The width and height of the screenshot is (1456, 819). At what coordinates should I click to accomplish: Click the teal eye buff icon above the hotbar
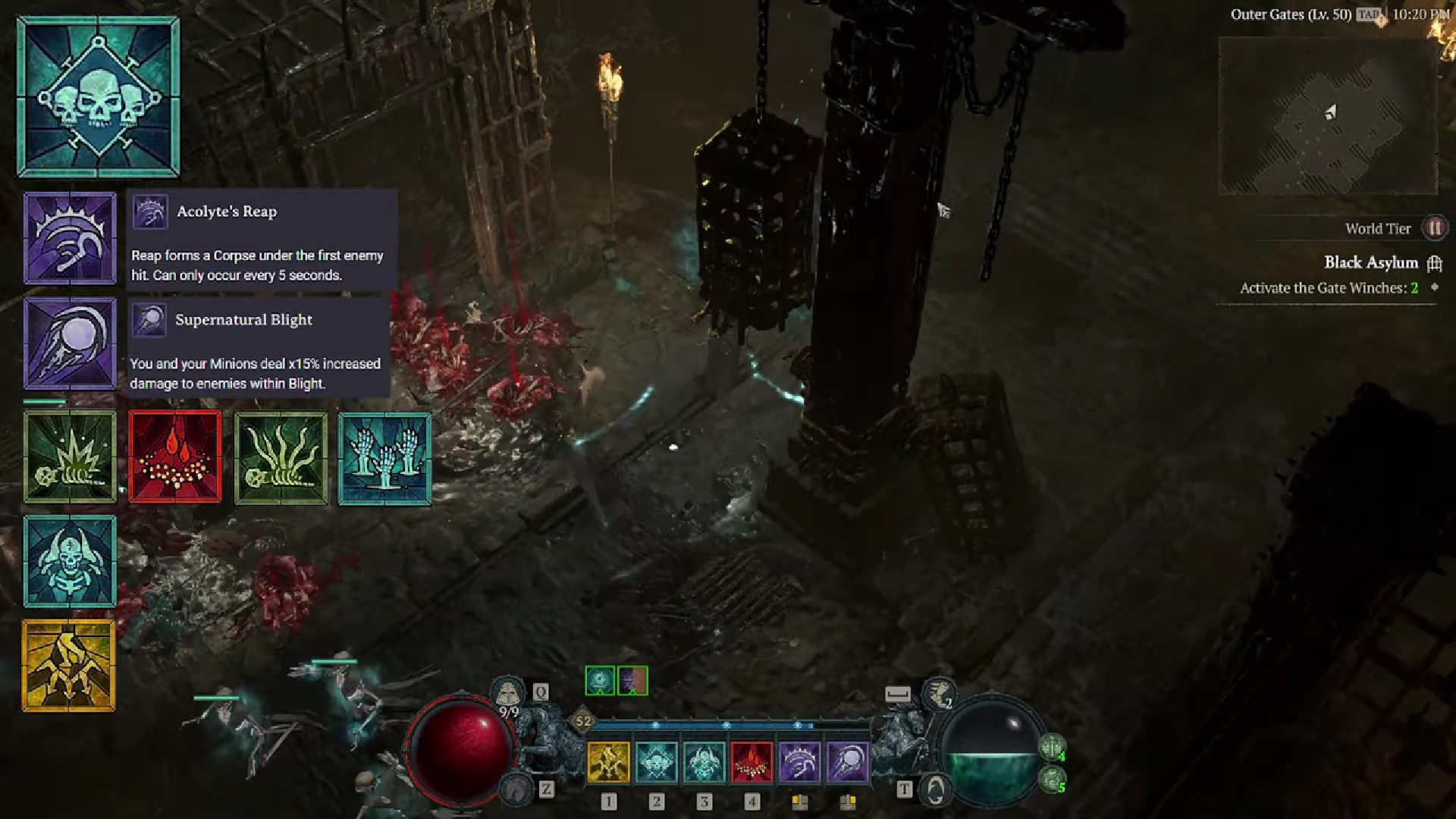(599, 681)
